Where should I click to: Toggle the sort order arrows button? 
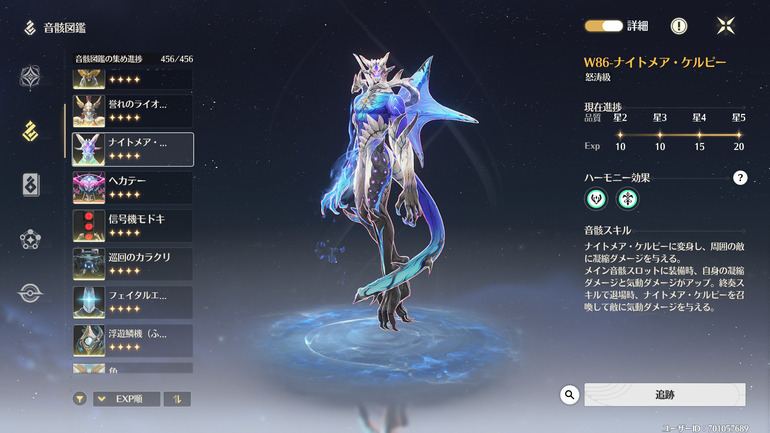177,399
